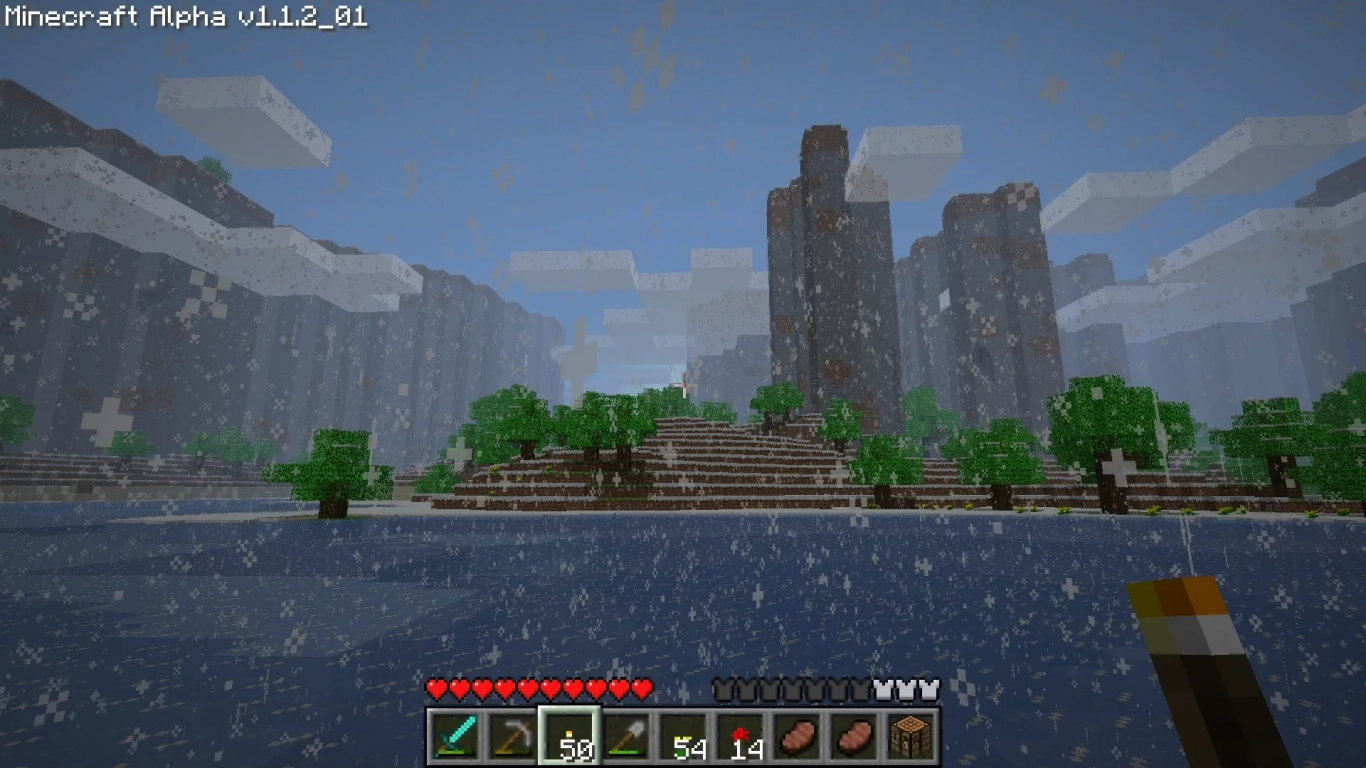Click the leftmost heart in the health bar
This screenshot has height=768, width=1366.
click(437, 688)
